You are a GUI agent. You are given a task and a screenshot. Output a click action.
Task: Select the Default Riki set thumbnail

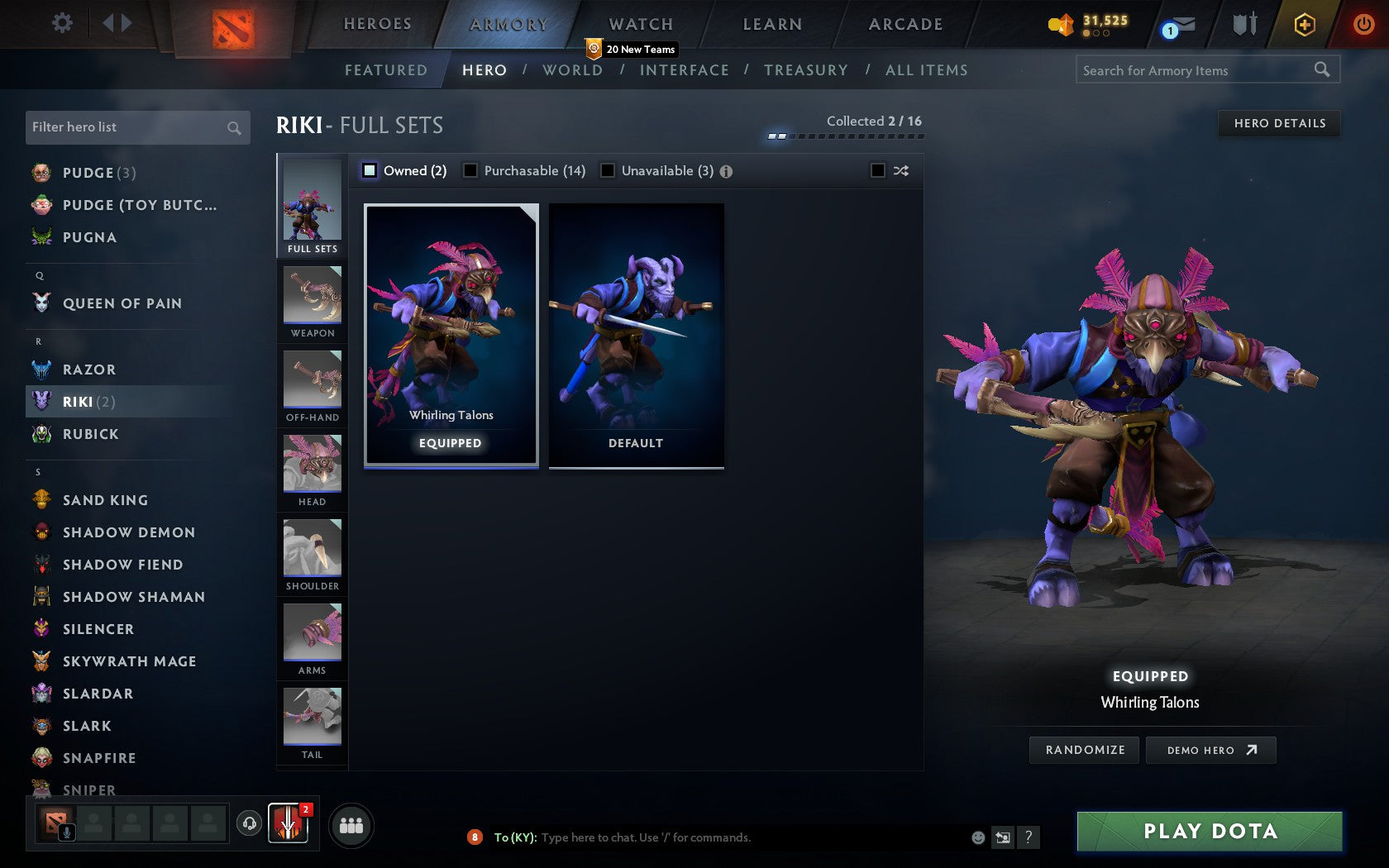[636, 335]
